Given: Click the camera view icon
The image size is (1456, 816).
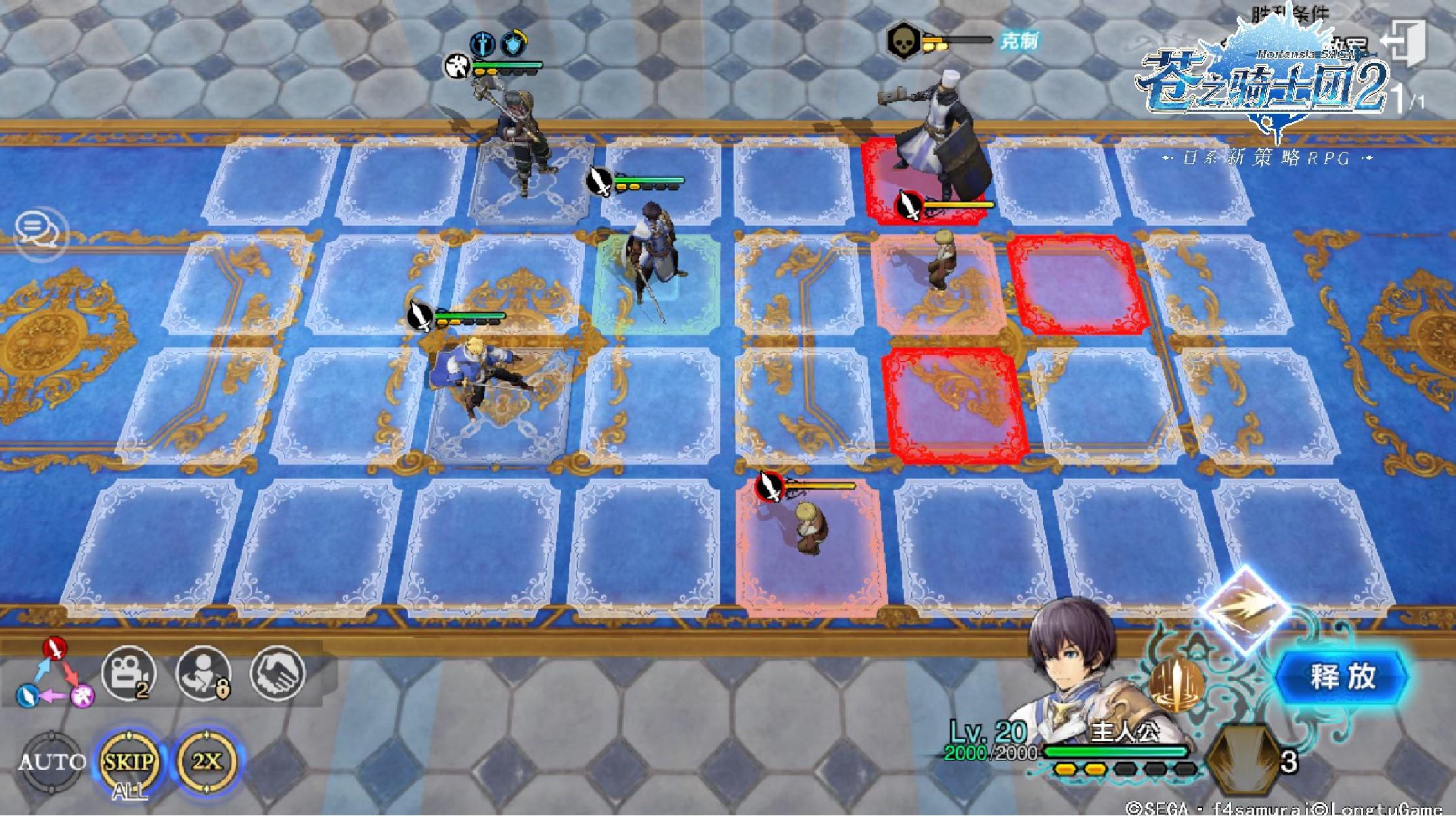Looking at the screenshot, I should coord(128,673).
